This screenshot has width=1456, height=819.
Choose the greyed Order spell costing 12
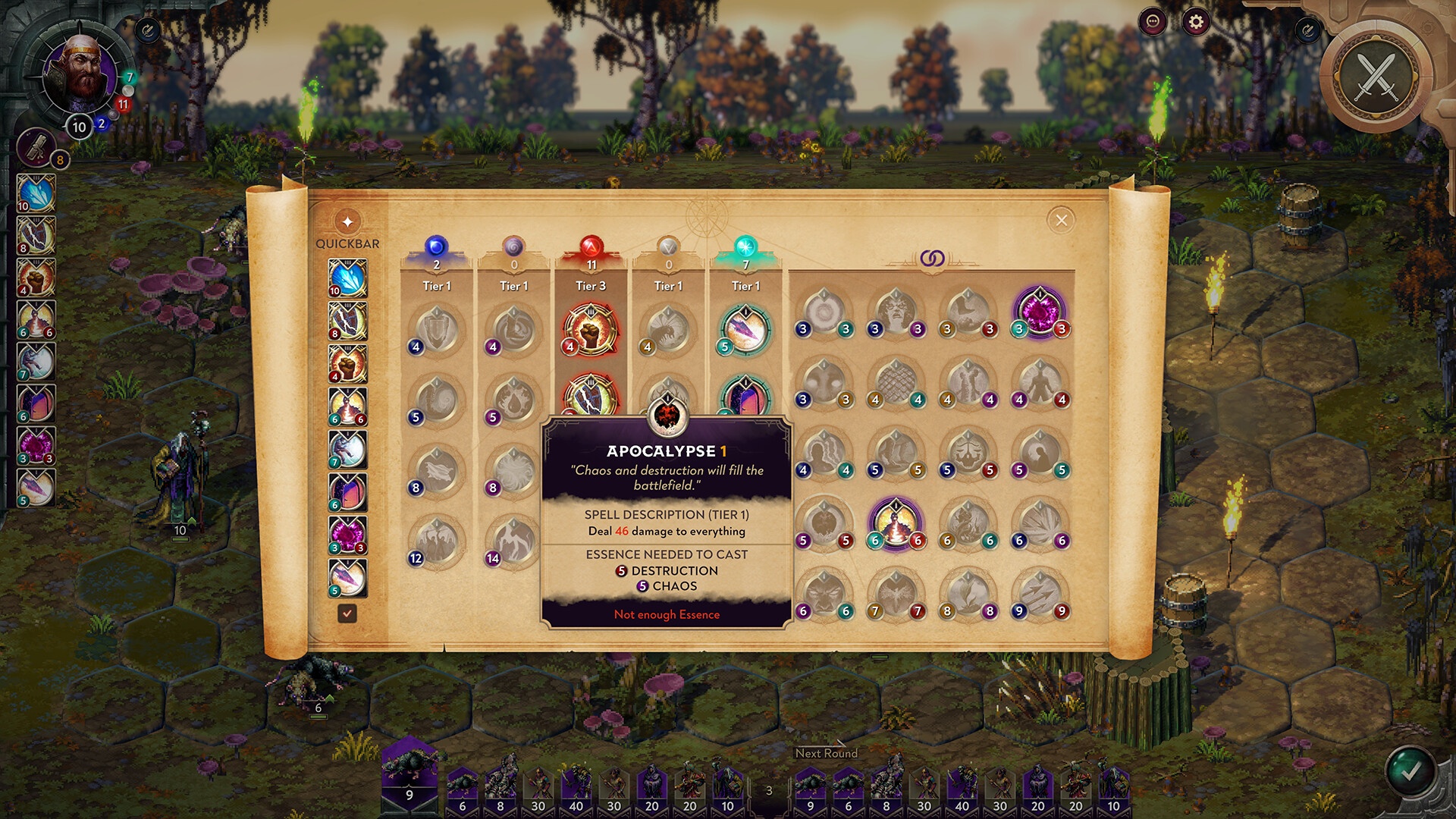(x=437, y=541)
